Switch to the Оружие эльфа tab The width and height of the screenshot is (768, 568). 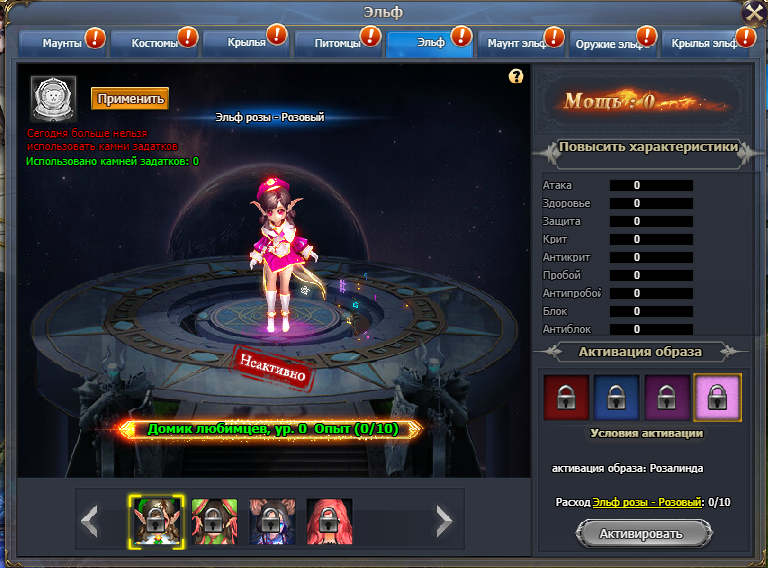[613, 44]
